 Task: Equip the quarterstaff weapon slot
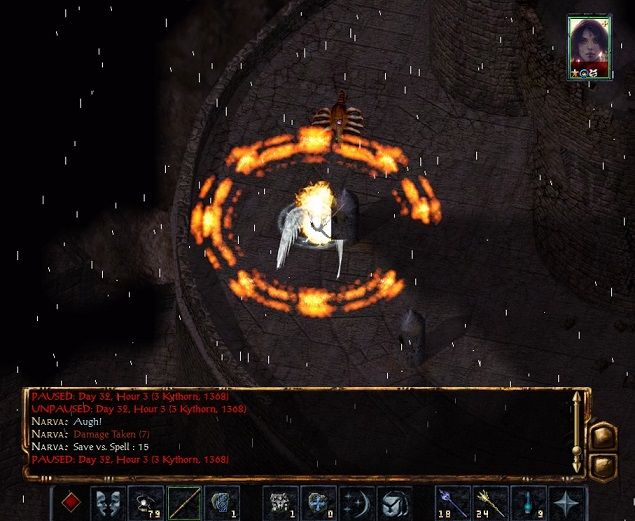point(183,501)
